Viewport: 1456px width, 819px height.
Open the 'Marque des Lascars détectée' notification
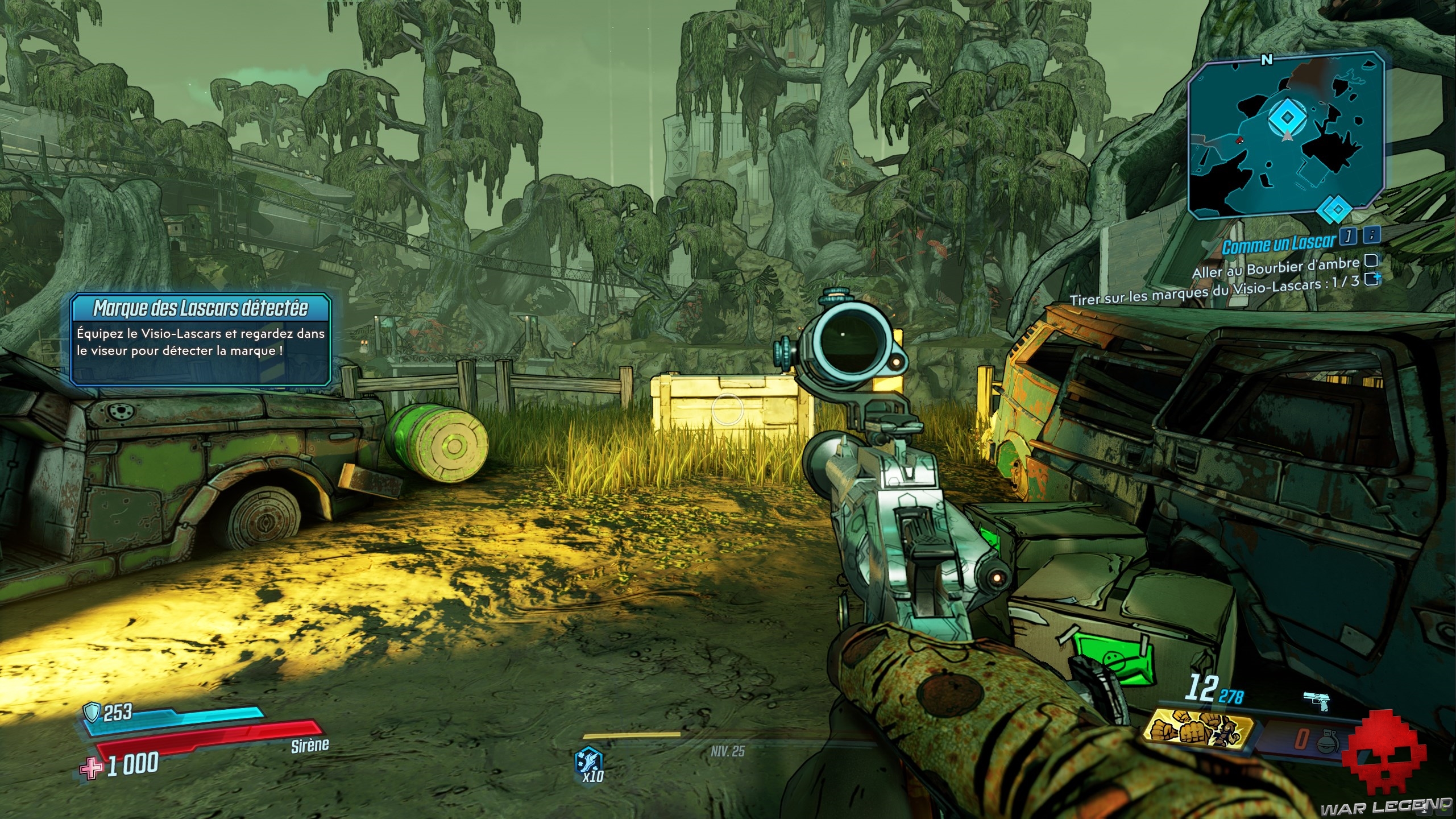(200, 338)
